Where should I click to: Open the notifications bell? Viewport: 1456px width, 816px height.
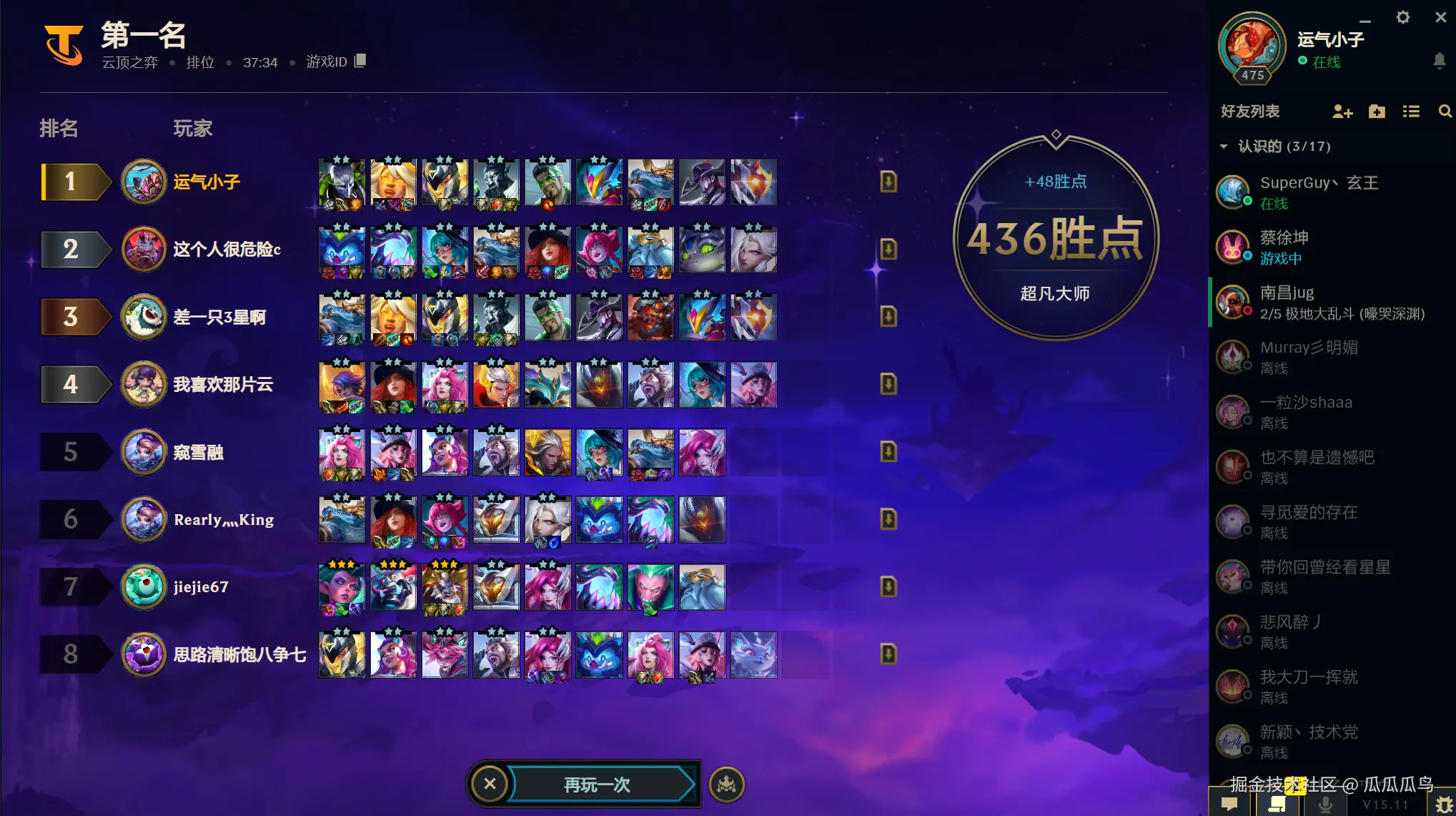coord(1441,62)
